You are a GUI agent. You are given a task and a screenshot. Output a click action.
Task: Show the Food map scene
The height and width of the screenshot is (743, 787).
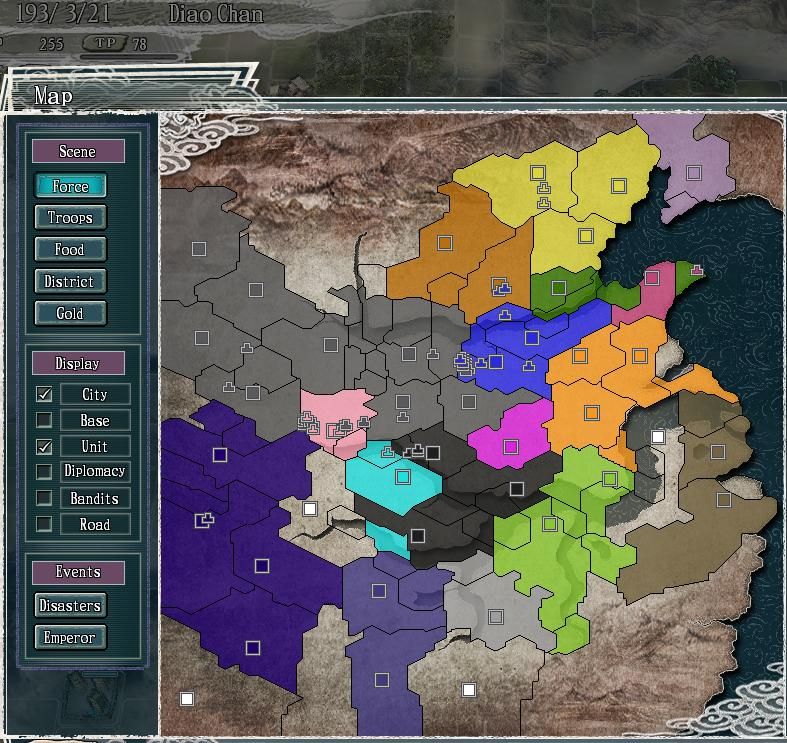(70, 250)
